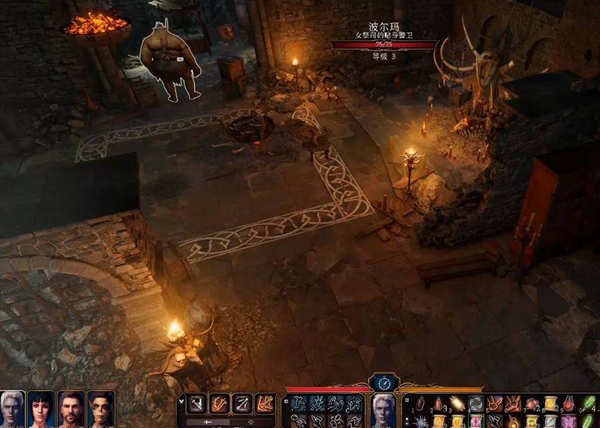Image resolution: width=600 pixels, height=428 pixels.
Task: Select the white-haired party member portrait
Action: tap(12, 410)
